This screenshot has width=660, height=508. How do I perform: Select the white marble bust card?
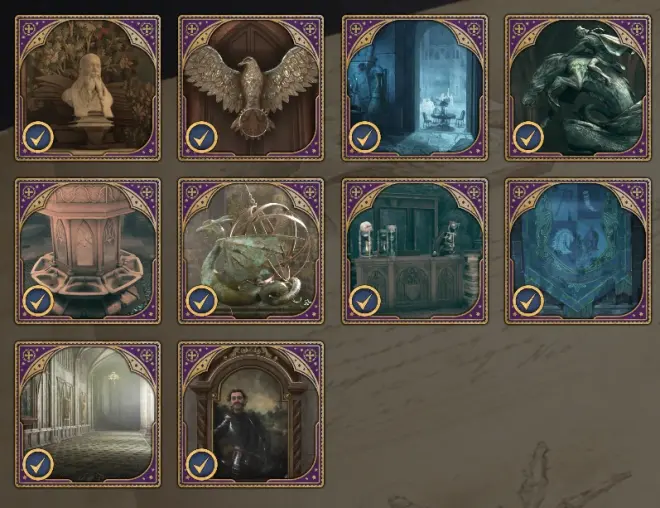[88, 87]
